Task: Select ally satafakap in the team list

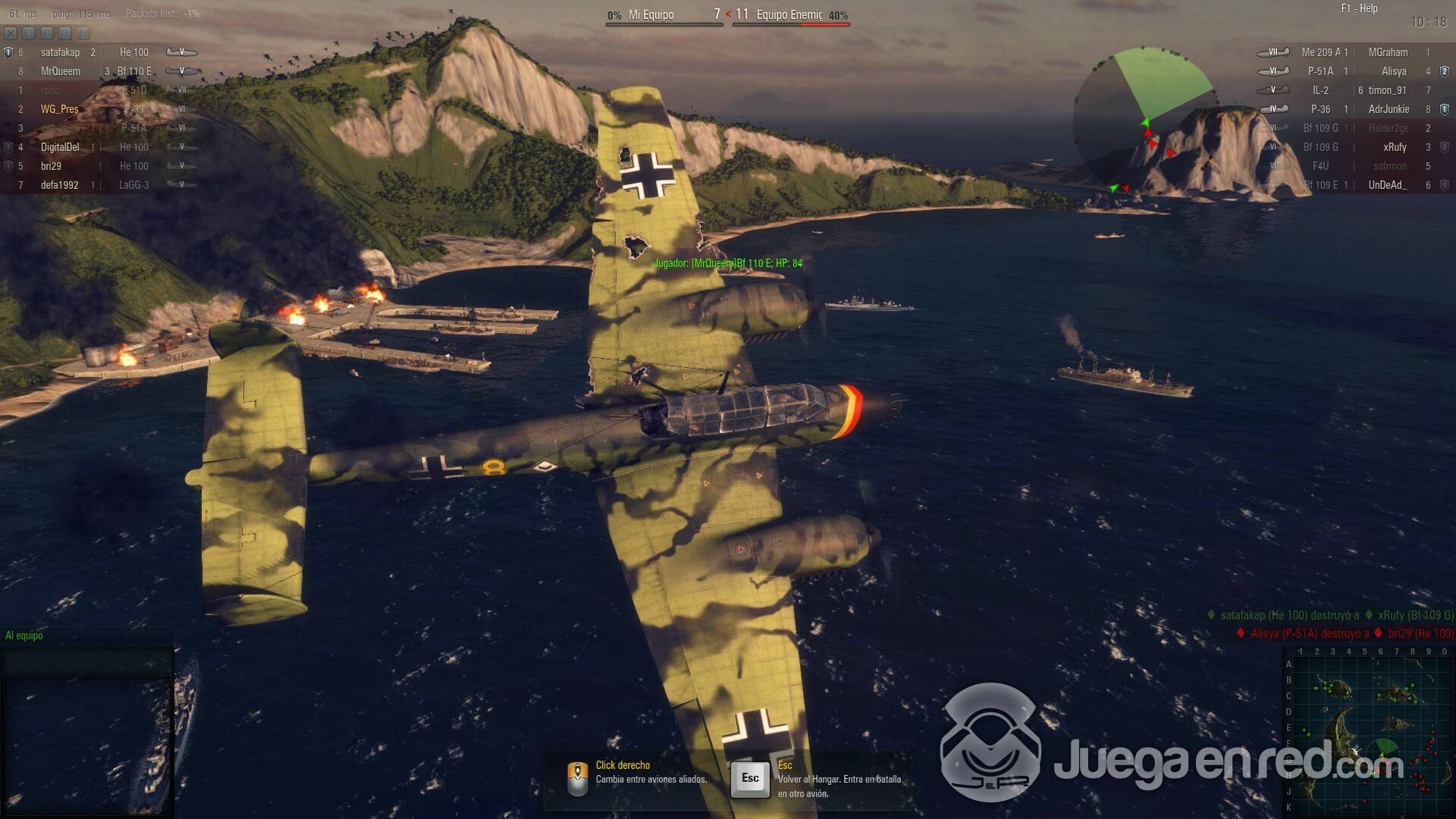Action: 61,52
